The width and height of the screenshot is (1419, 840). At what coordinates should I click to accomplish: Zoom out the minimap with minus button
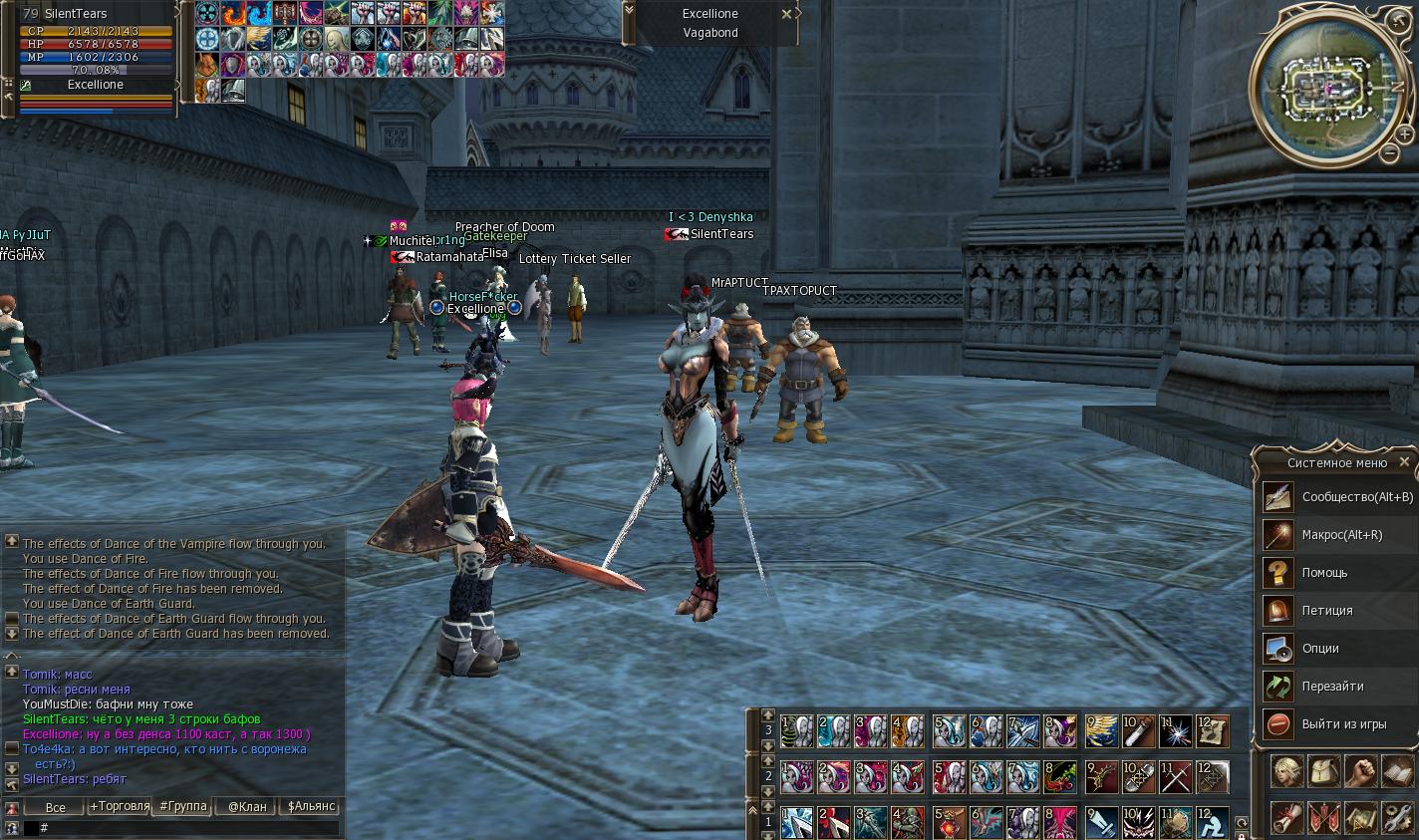tap(1390, 153)
